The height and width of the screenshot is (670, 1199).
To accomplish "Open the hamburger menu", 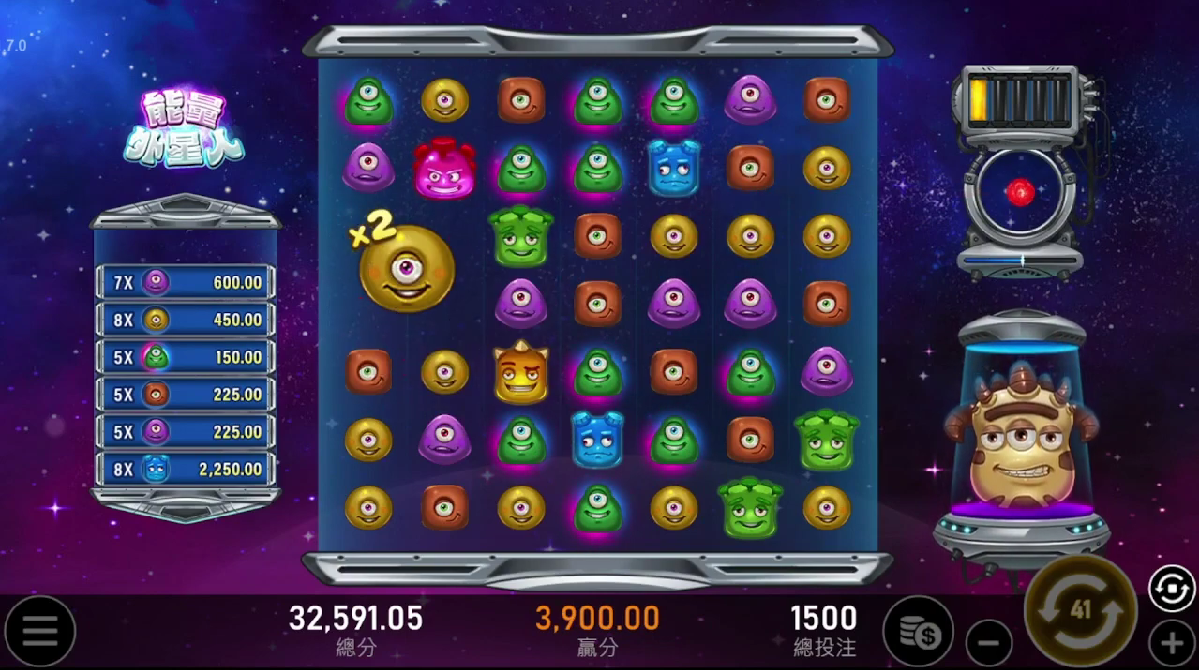I will 40,631.
